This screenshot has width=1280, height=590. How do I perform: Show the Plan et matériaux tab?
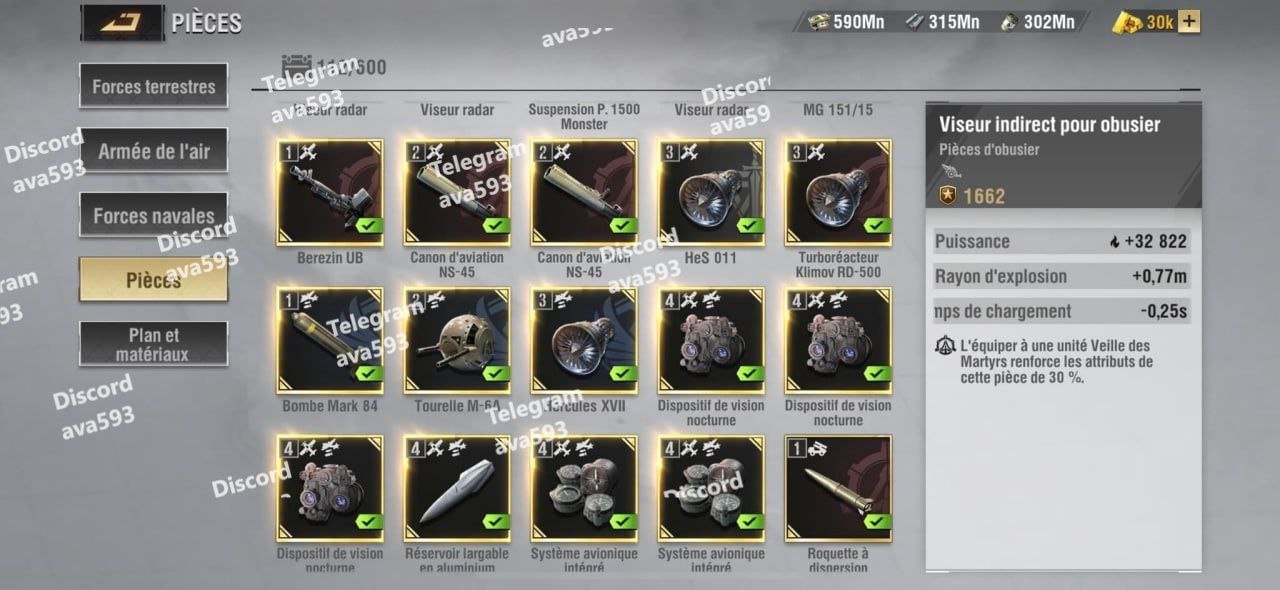pyautogui.click(x=154, y=344)
